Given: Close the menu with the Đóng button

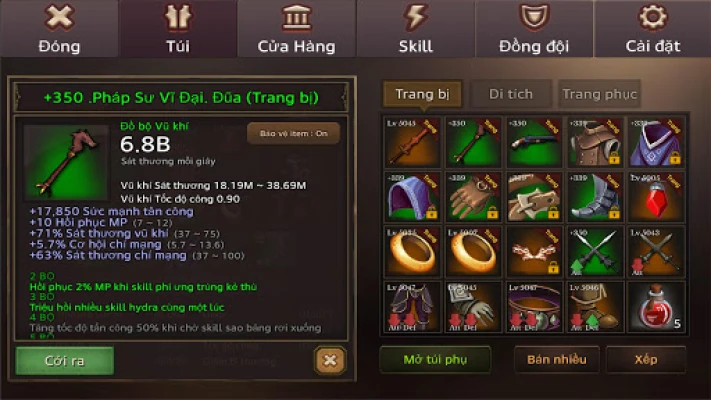Looking at the screenshot, I should coord(59,29).
